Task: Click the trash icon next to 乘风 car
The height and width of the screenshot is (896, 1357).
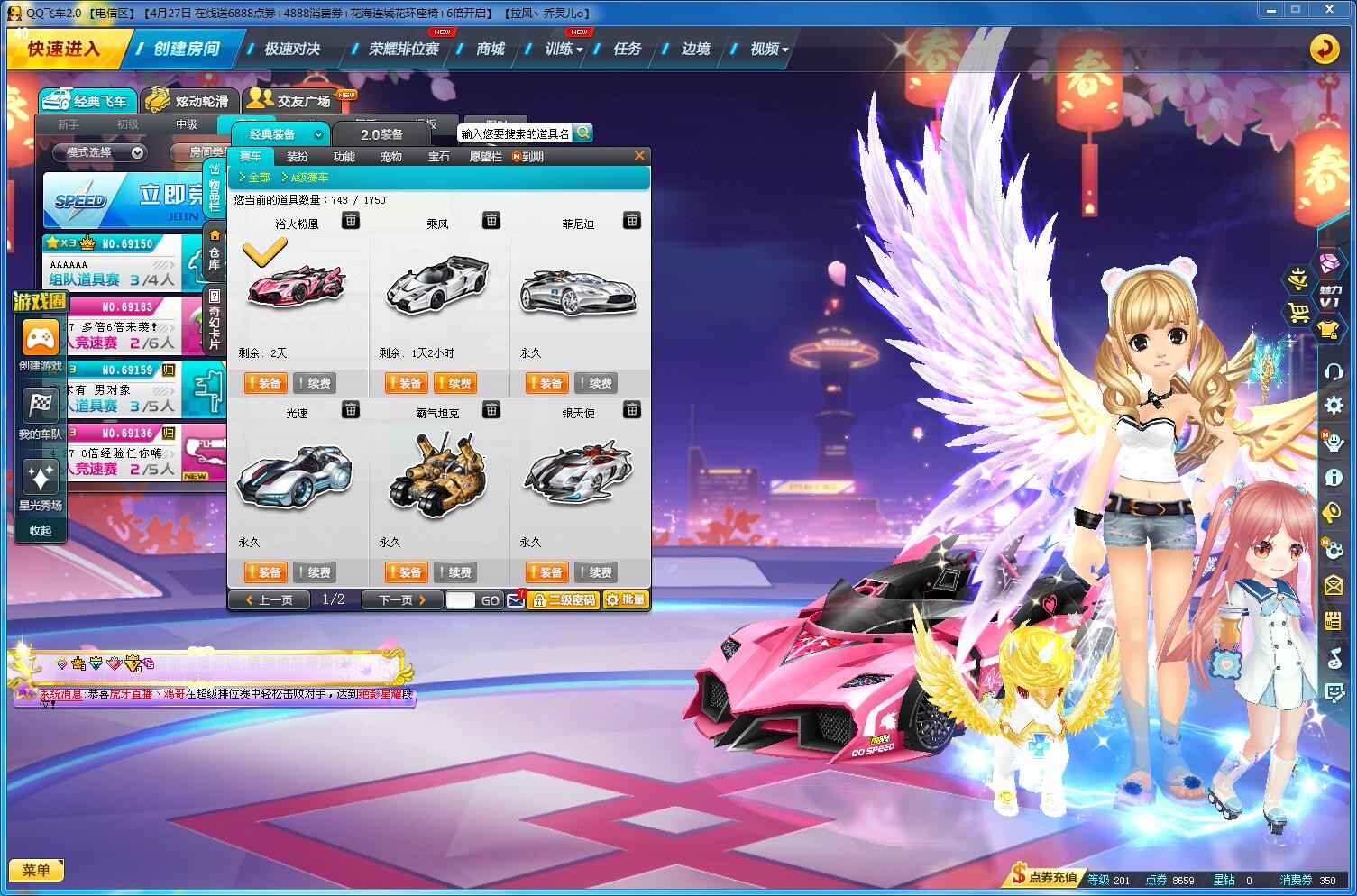Action: pos(491,221)
